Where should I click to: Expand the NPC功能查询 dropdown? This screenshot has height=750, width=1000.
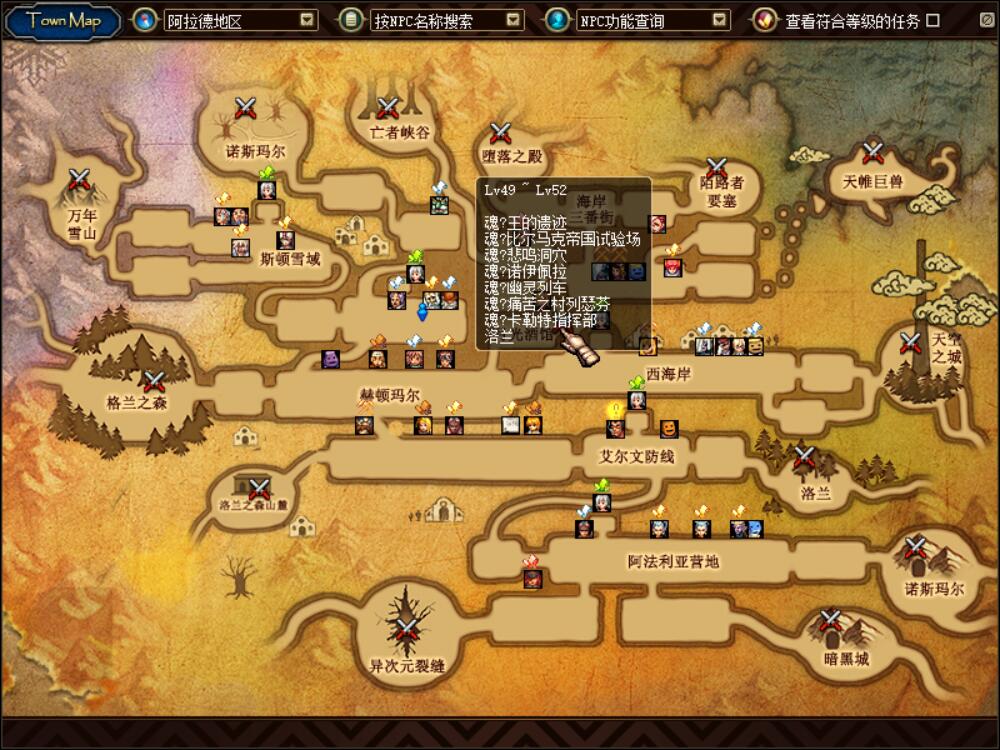720,20
